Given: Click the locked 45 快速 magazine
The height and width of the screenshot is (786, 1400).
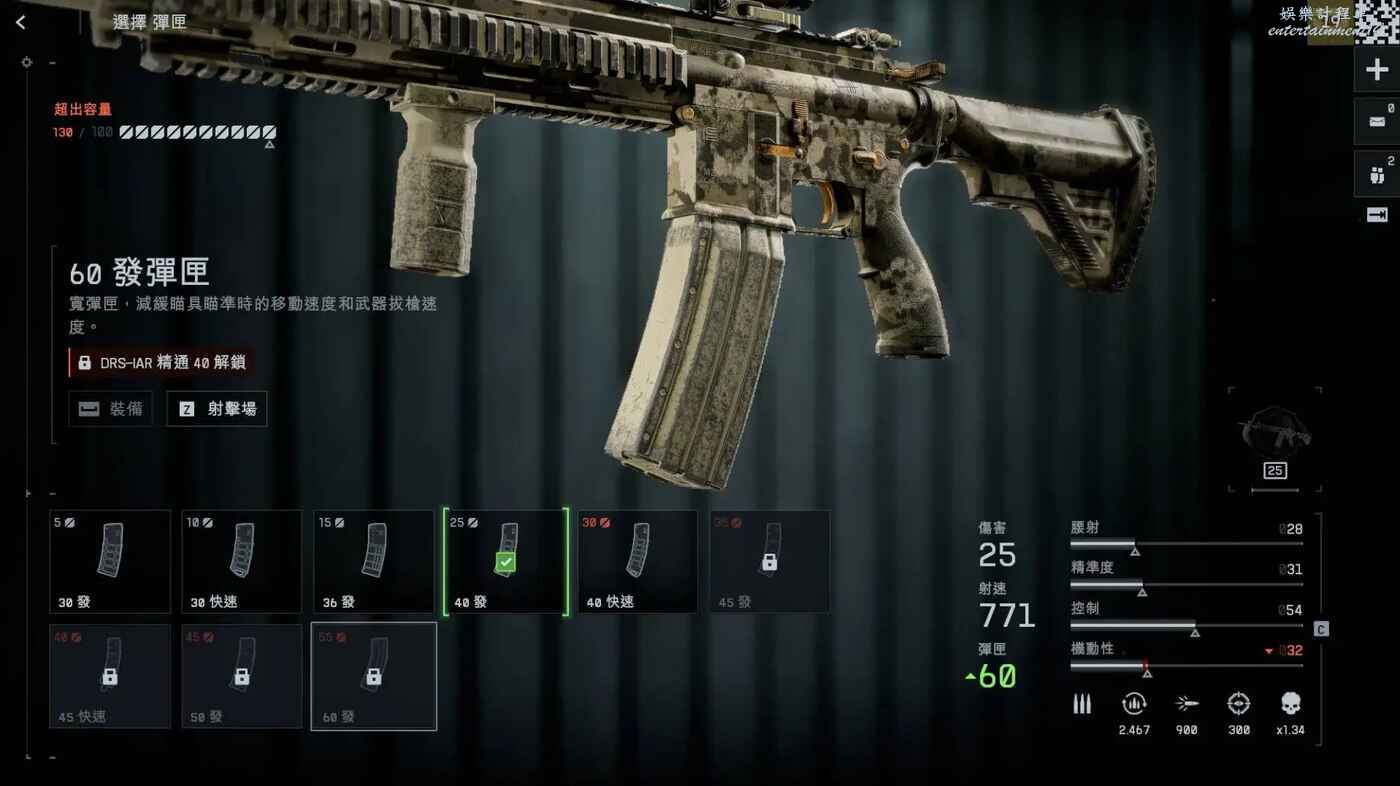Looking at the screenshot, I should point(110,676).
